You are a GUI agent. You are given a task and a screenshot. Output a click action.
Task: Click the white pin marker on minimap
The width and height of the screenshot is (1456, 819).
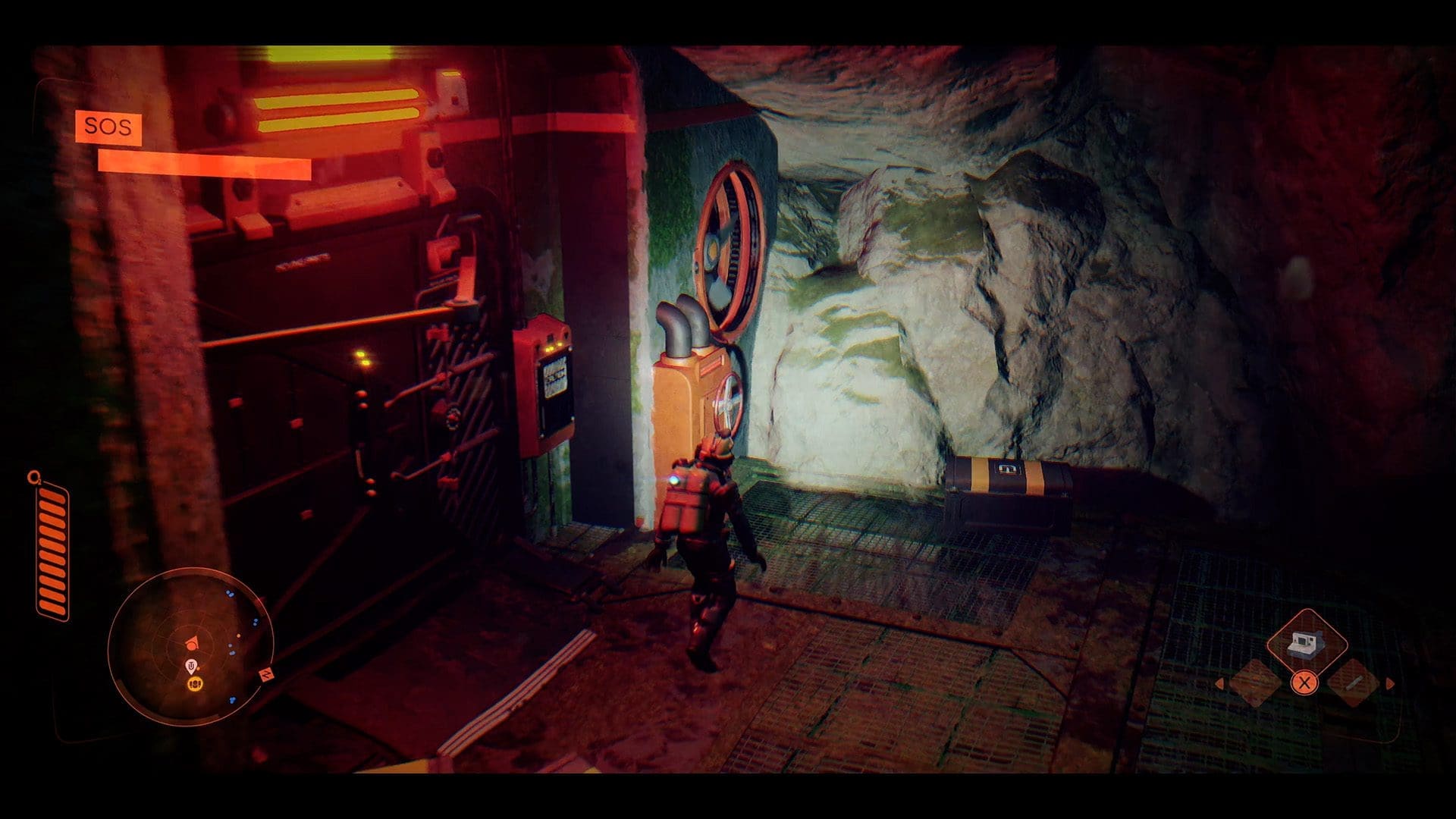[192, 667]
